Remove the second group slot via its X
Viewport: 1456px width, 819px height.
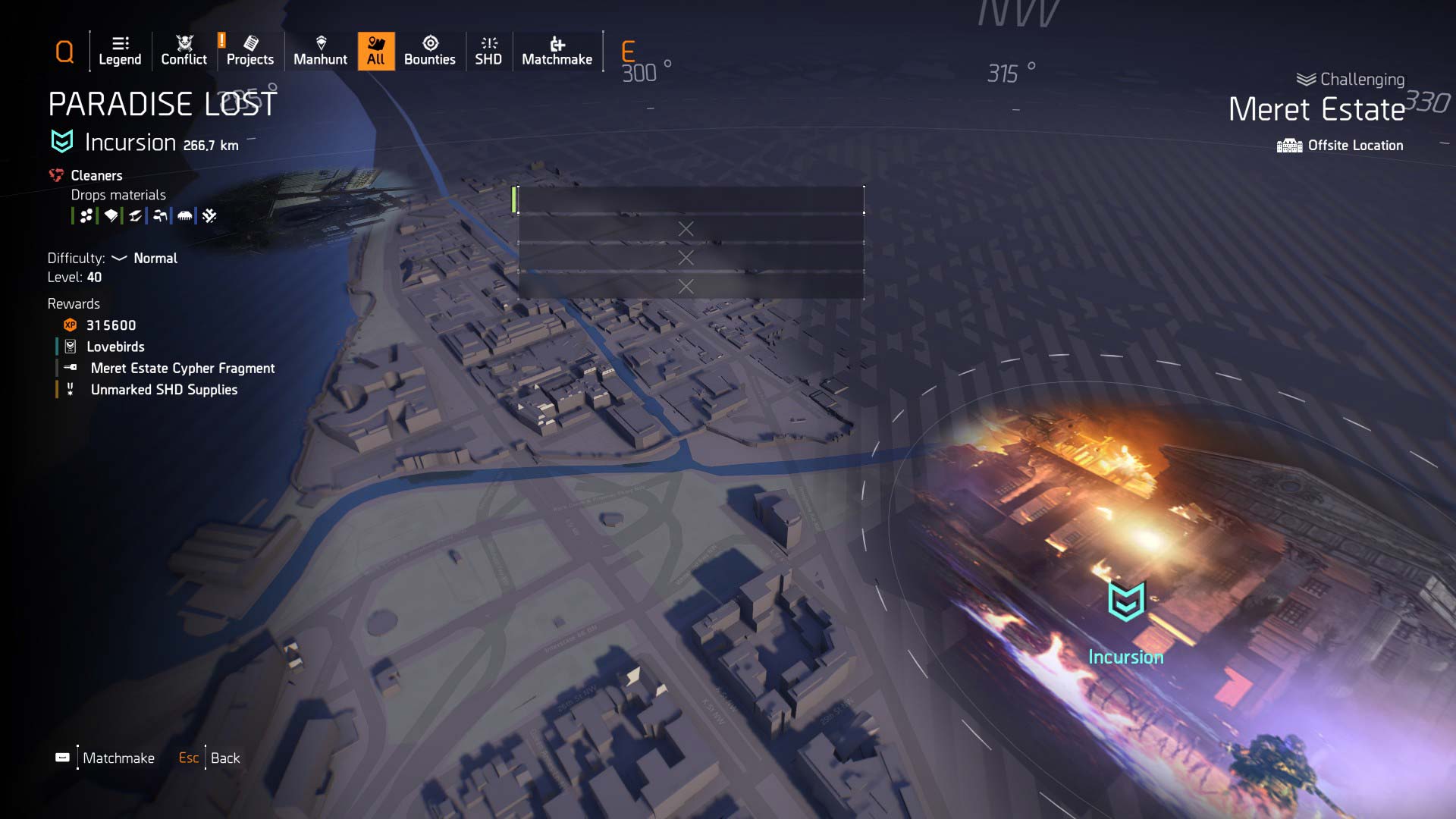point(686,257)
